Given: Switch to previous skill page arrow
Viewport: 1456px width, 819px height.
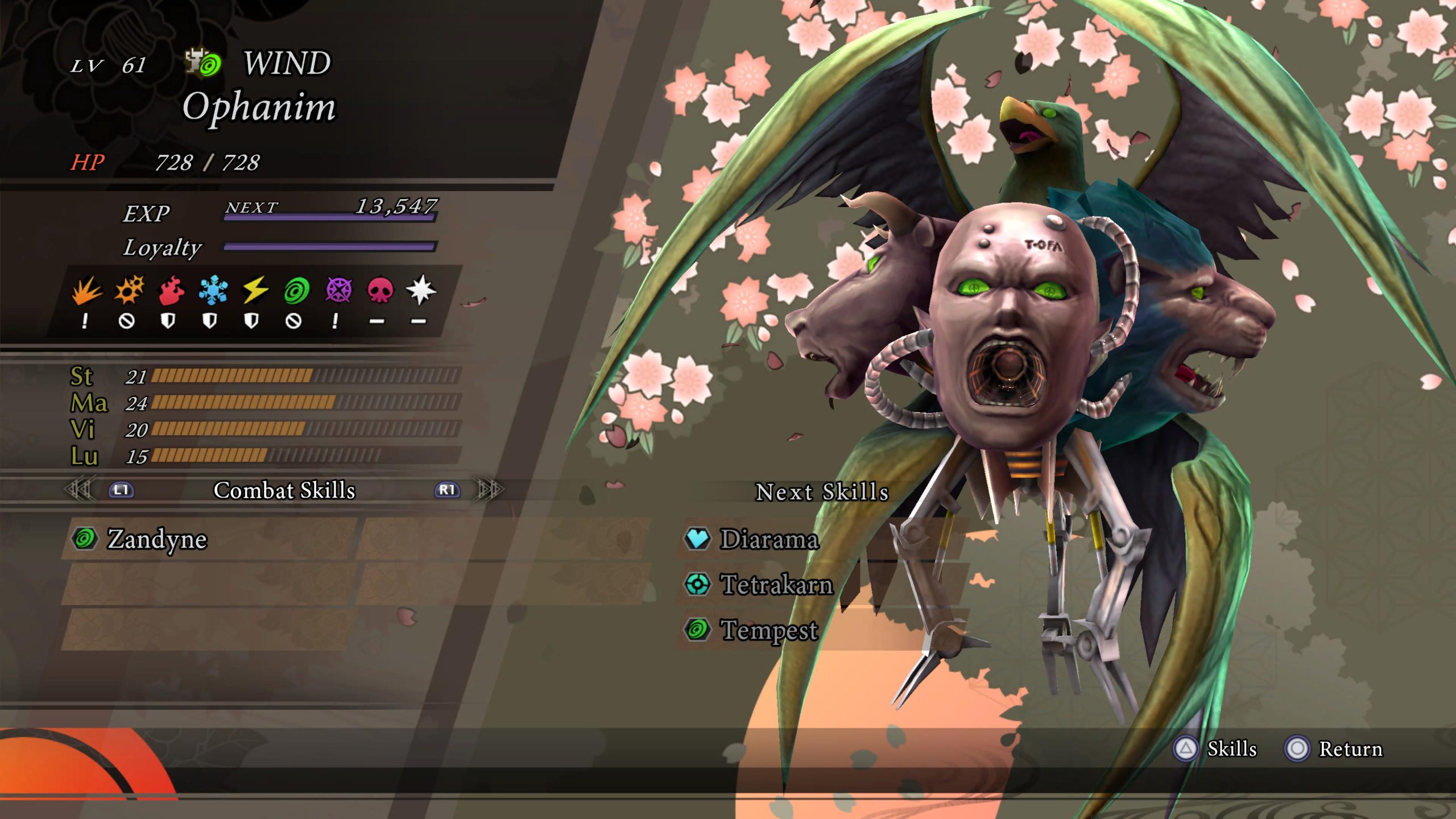Looking at the screenshot, I should 80,490.
